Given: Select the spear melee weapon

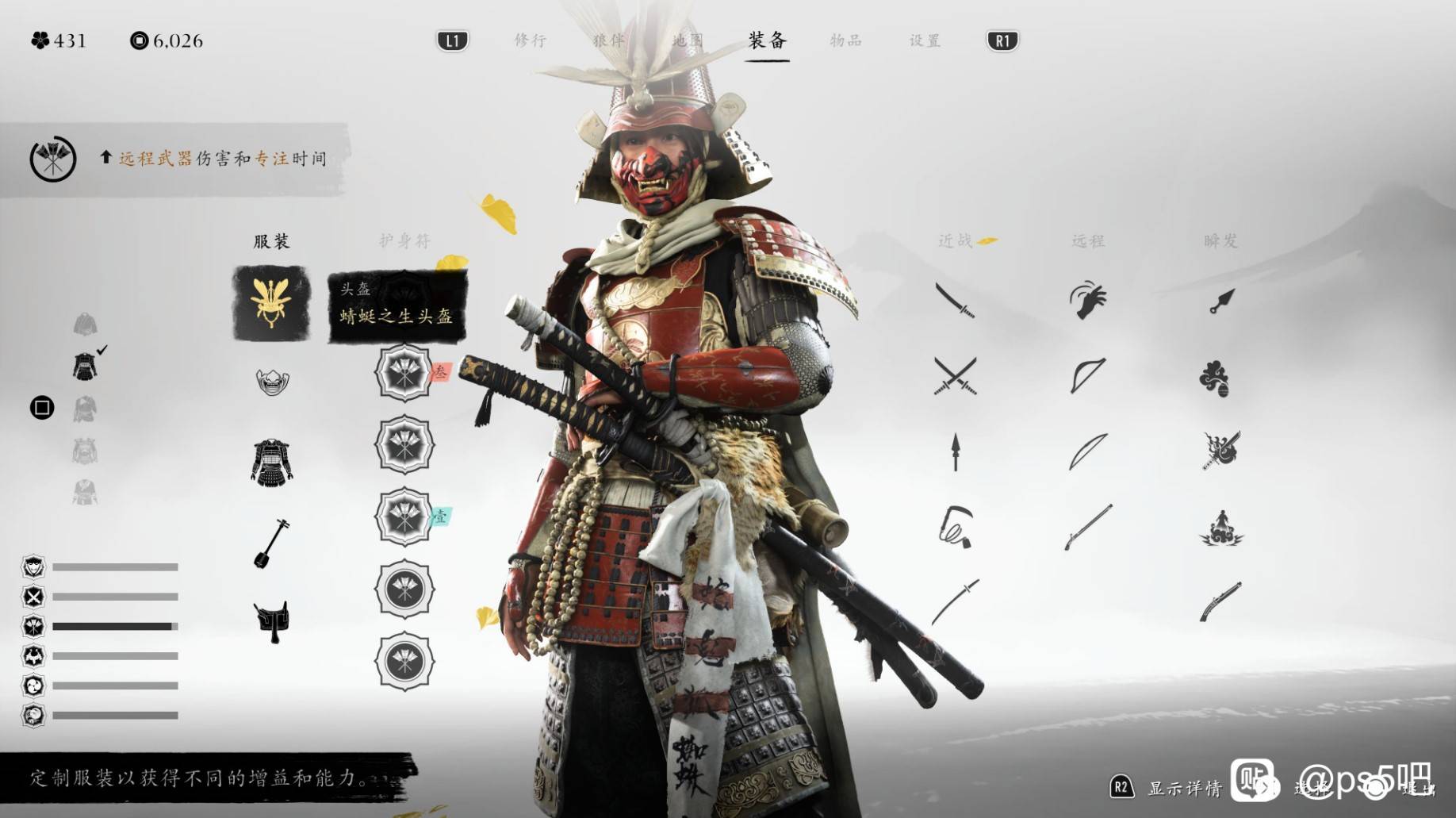Looking at the screenshot, I should point(955,452).
